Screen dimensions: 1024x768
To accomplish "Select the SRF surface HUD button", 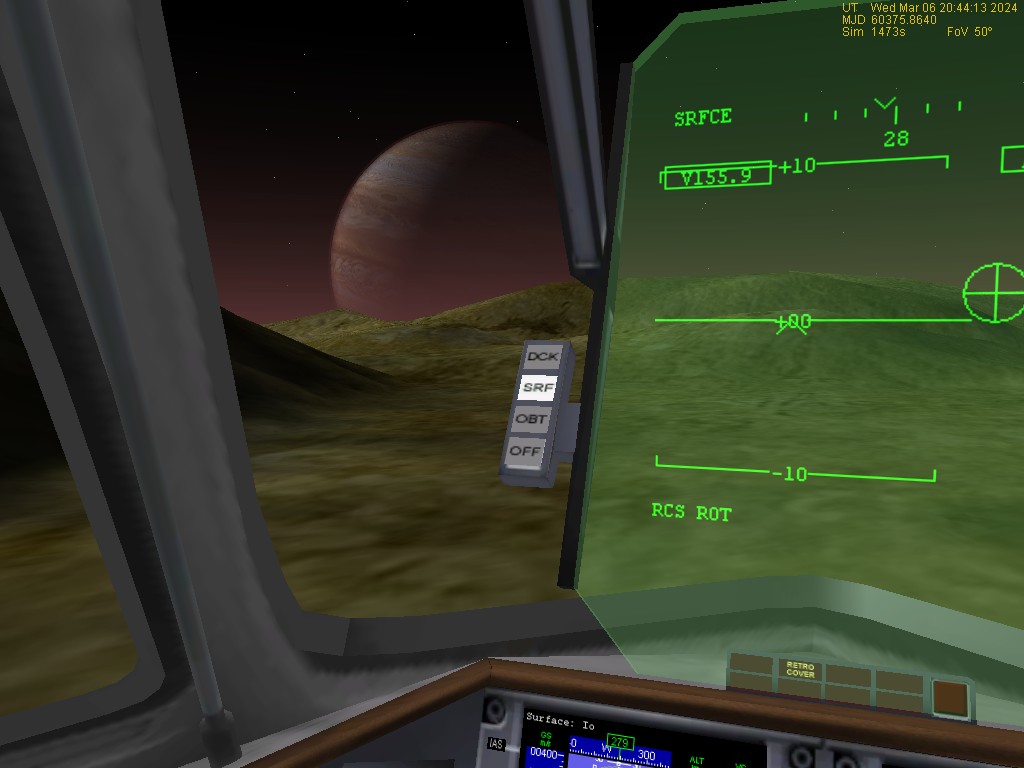I will tap(538, 387).
